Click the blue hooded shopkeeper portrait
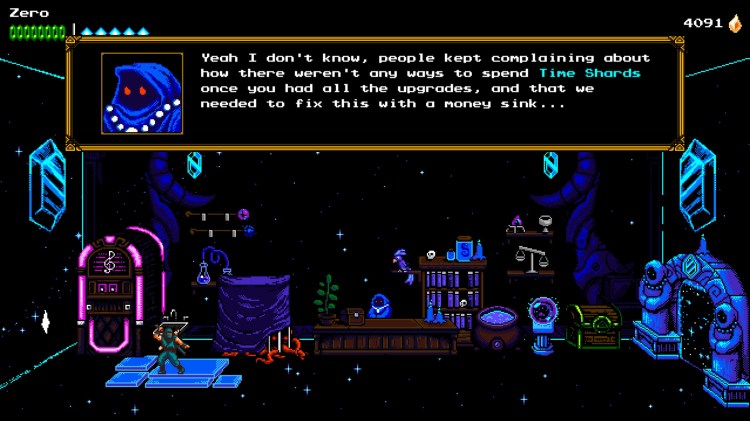The width and height of the screenshot is (750, 421). click(x=142, y=93)
